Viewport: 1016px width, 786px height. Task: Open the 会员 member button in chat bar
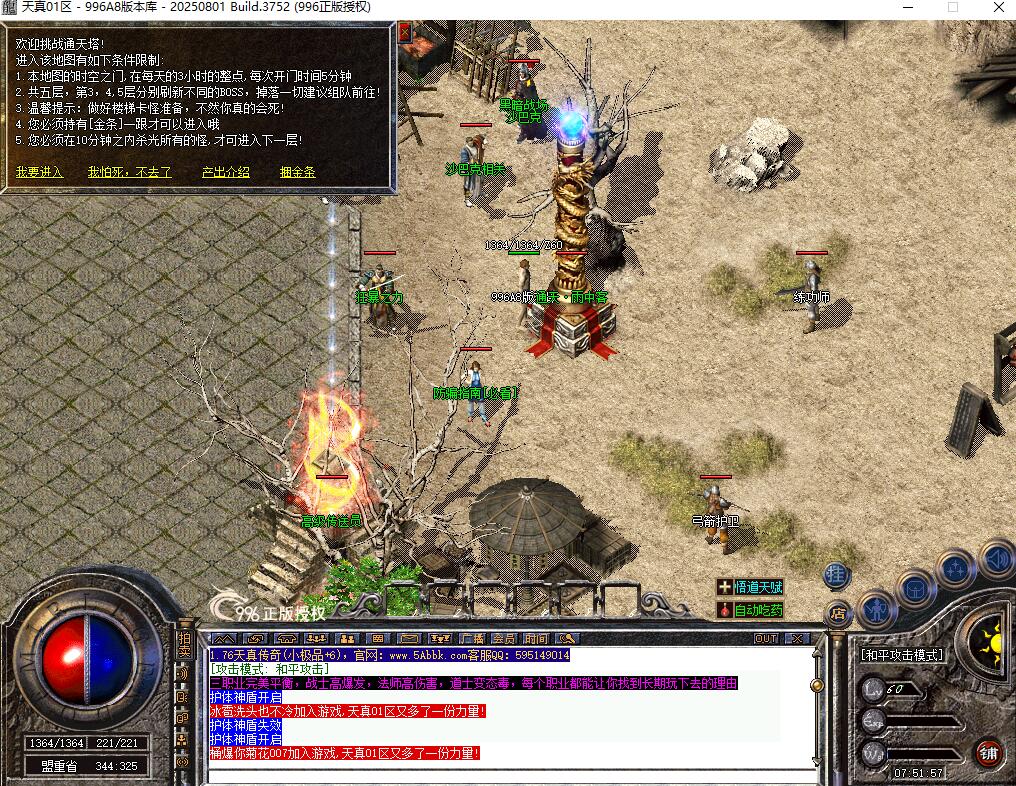pyautogui.click(x=503, y=638)
